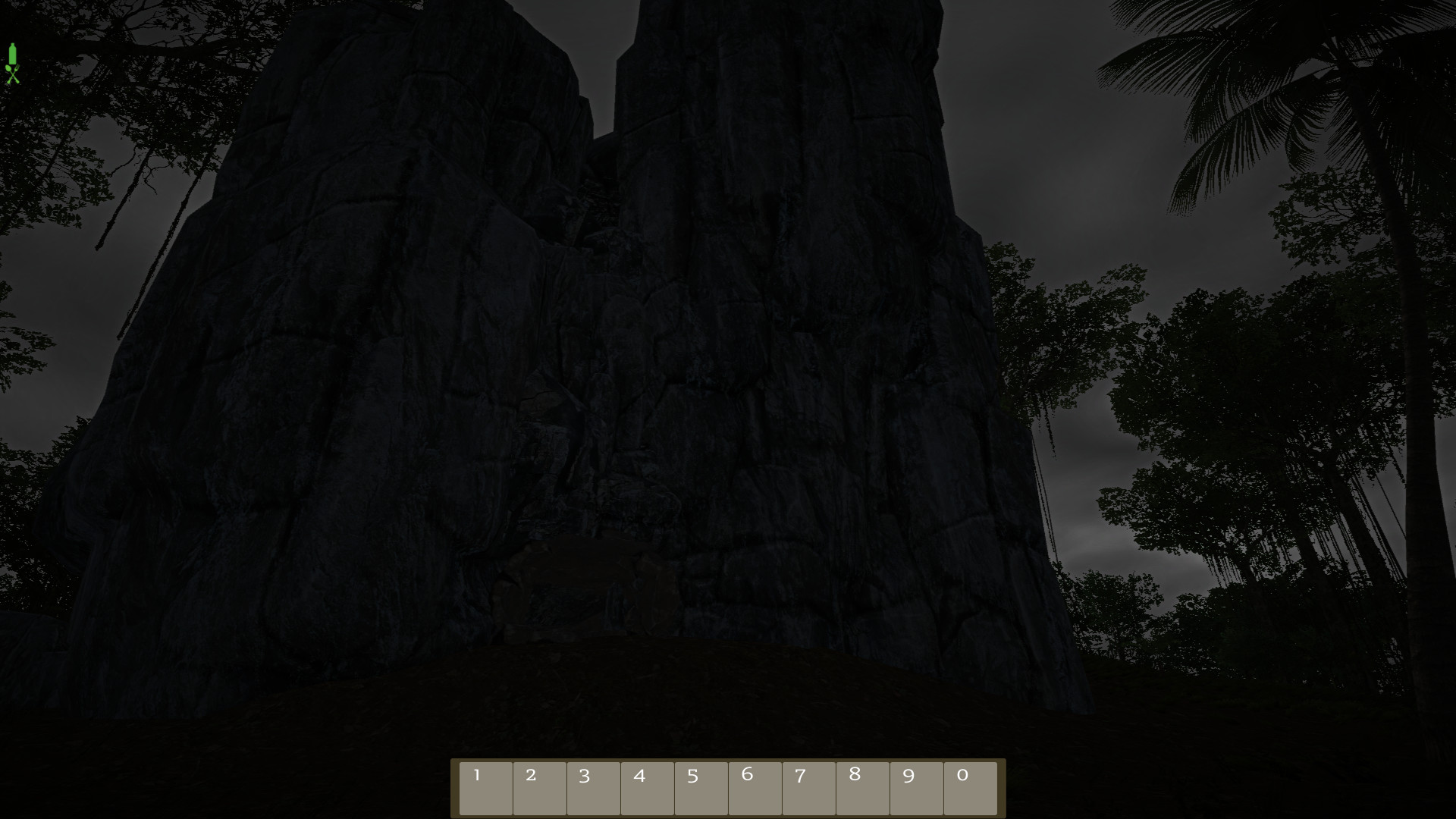Viewport: 1456px width, 819px height.
Task: Click the leftmost edge of the hotbar frame
Action: pyautogui.click(x=455, y=788)
